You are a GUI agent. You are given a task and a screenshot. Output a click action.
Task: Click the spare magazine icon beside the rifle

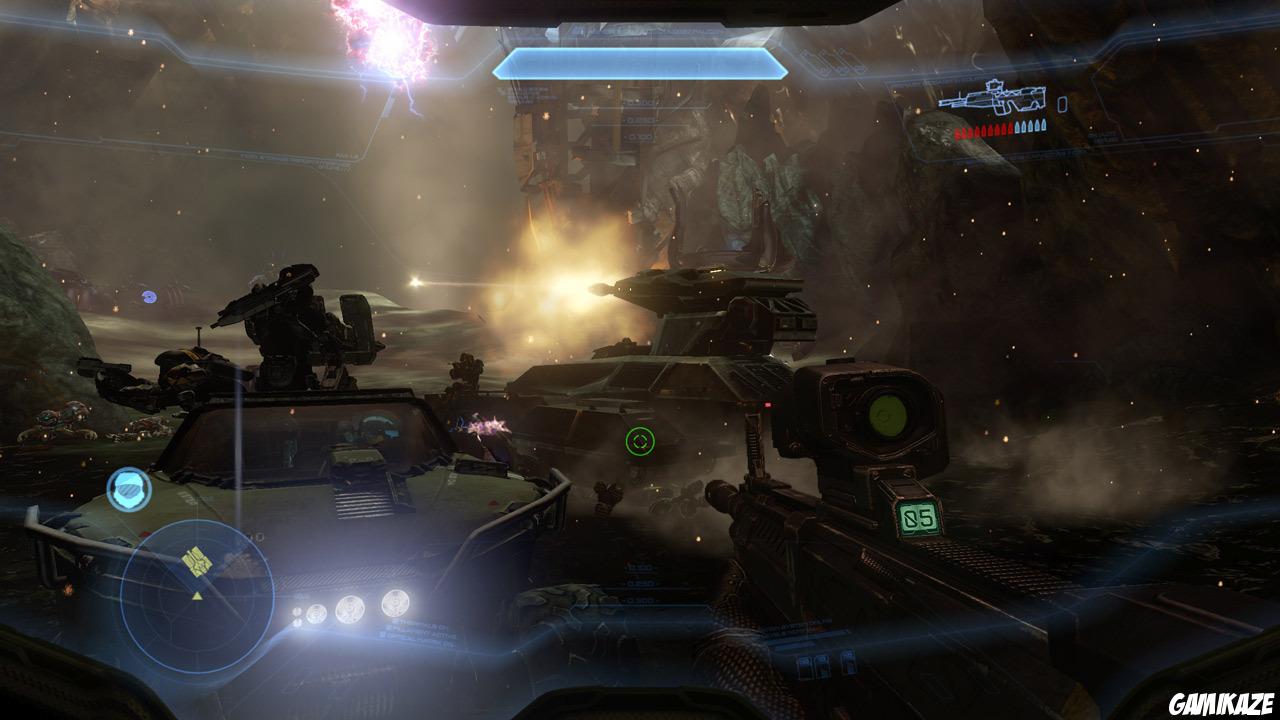(1062, 104)
